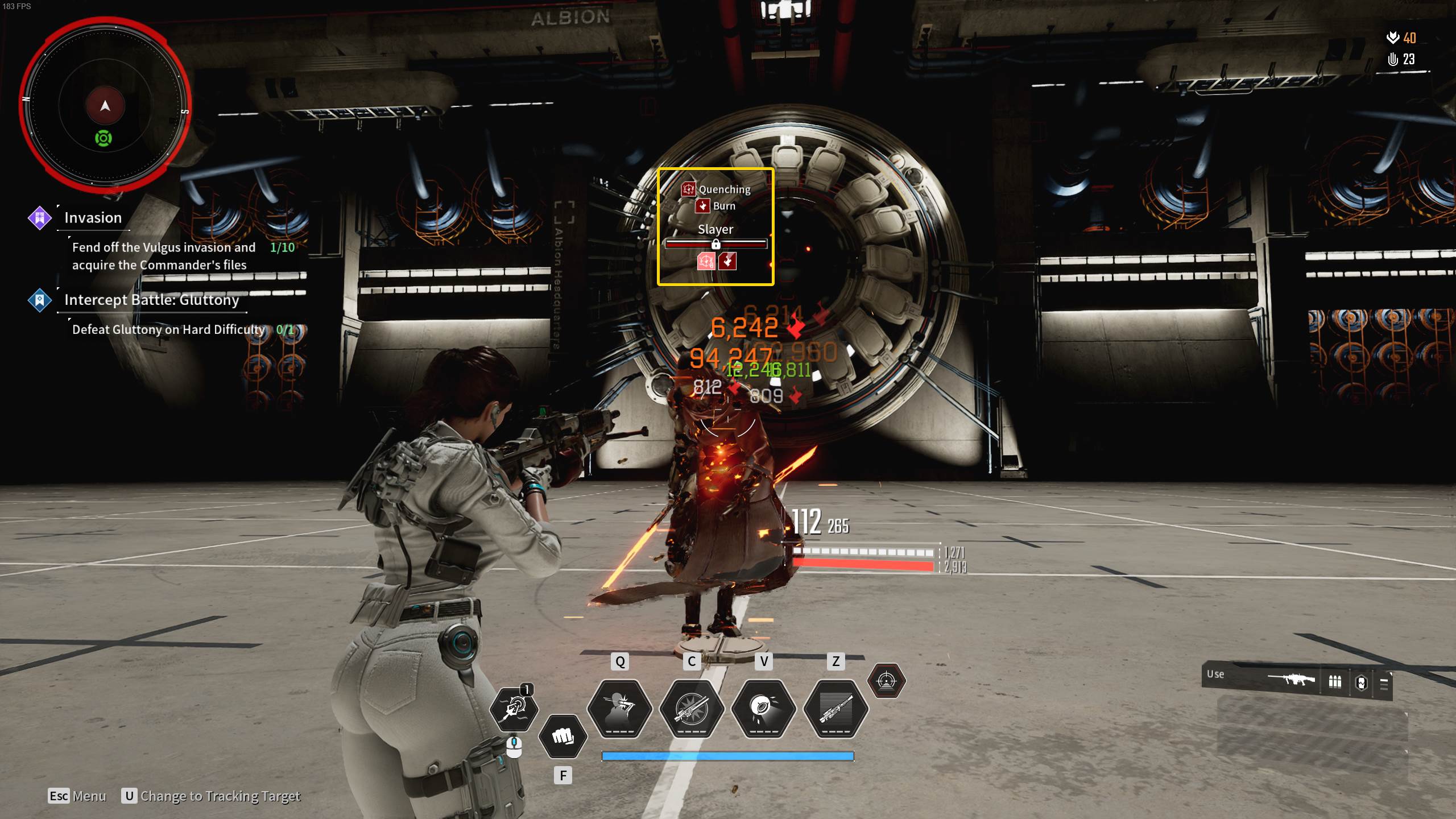Select the Slayer enemy nameplate
This screenshot has width=1456, height=819.
coord(715,229)
